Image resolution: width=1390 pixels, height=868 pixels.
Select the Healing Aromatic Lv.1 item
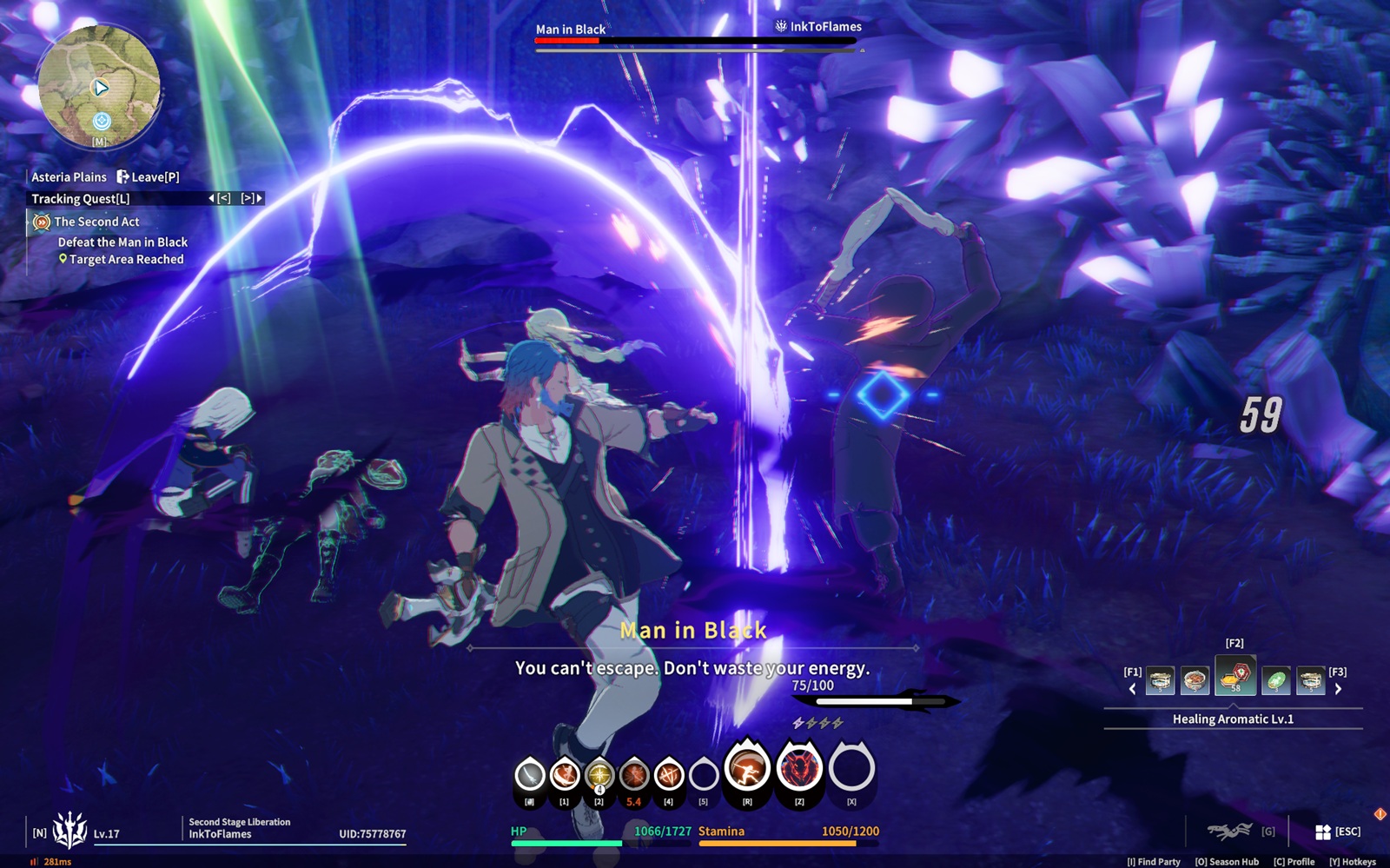pyautogui.click(x=1234, y=677)
